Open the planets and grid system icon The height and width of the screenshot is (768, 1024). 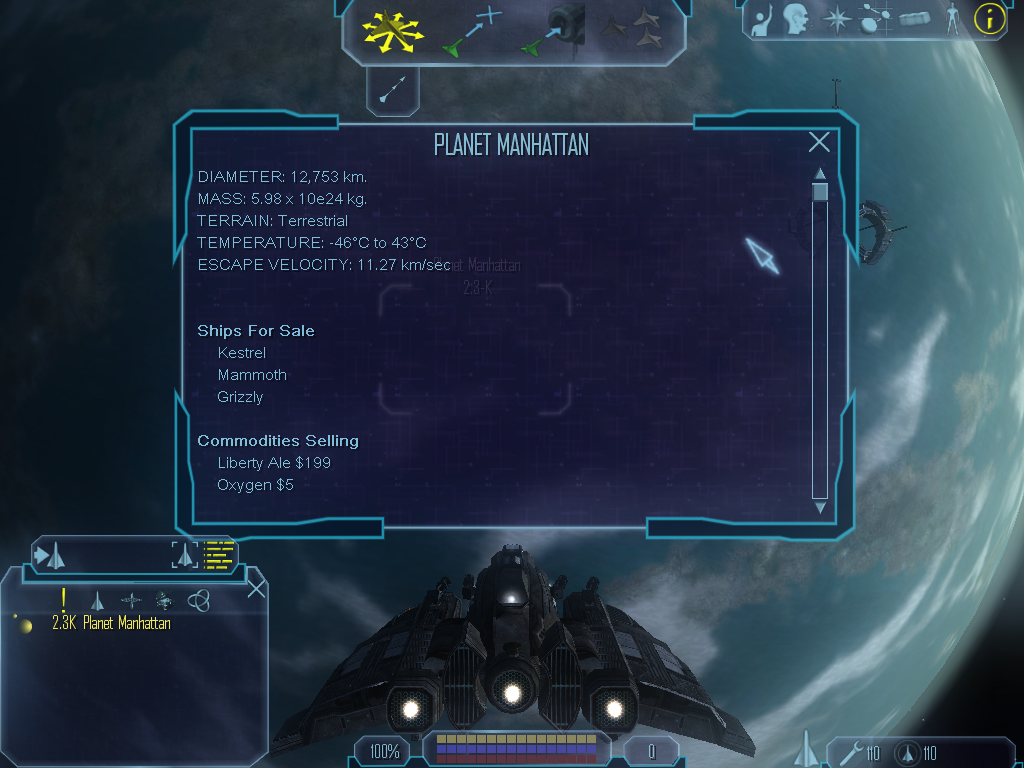click(x=875, y=19)
